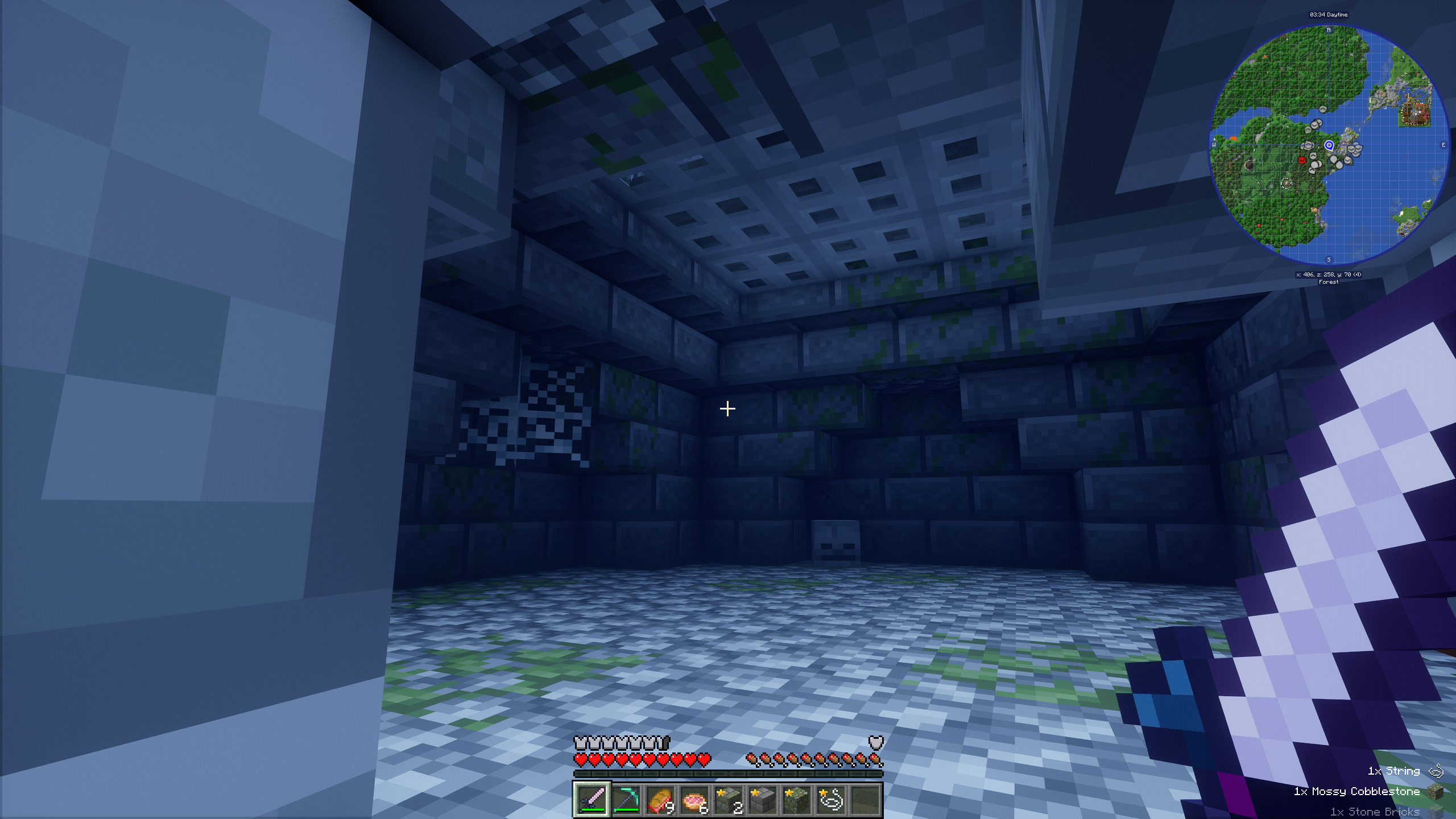Click the empty ninth hotbar slot
The width and height of the screenshot is (1456, 819).
[x=865, y=801]
